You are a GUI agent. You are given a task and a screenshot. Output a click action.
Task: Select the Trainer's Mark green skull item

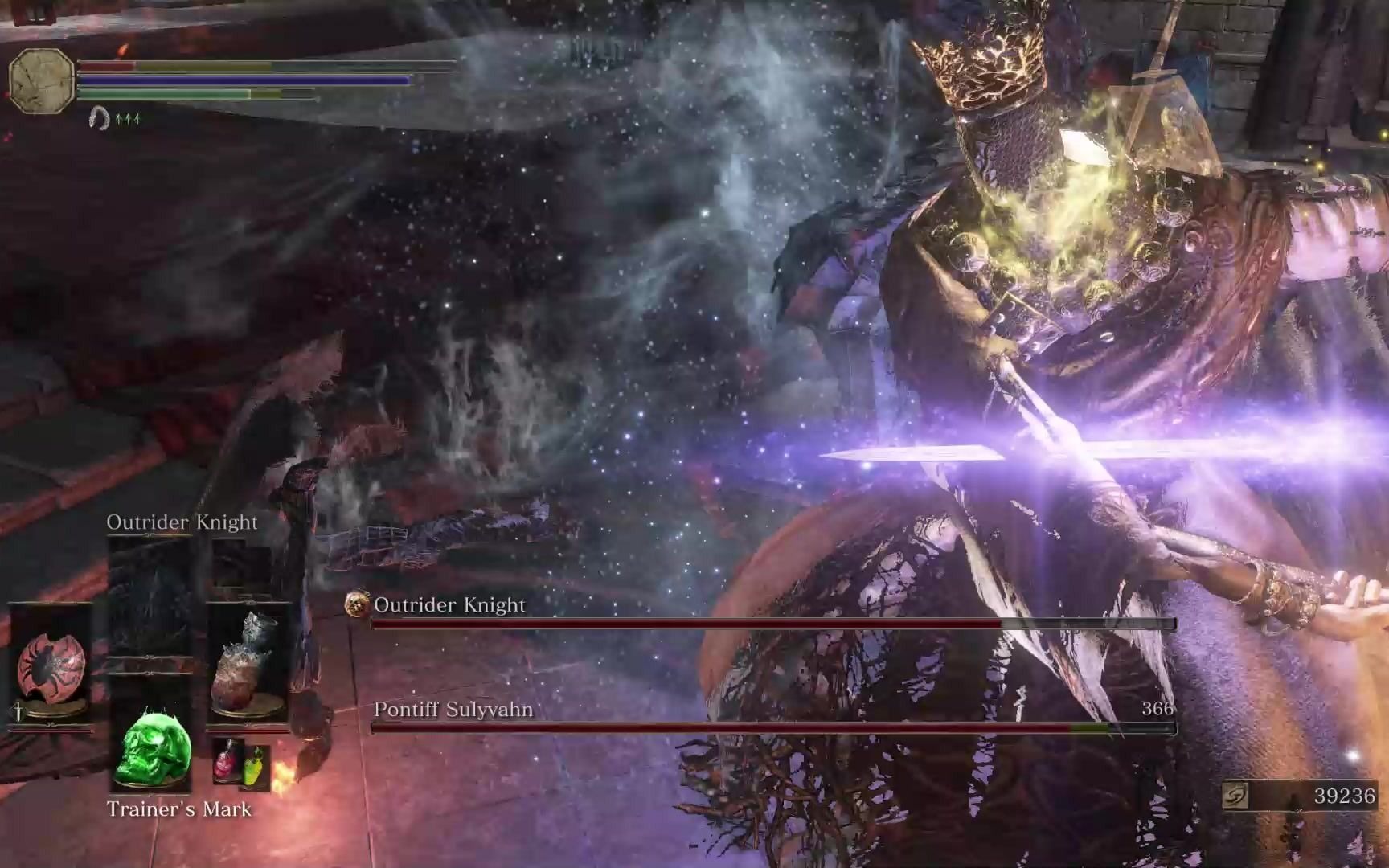pyautogui.click(x=151, y=749)
